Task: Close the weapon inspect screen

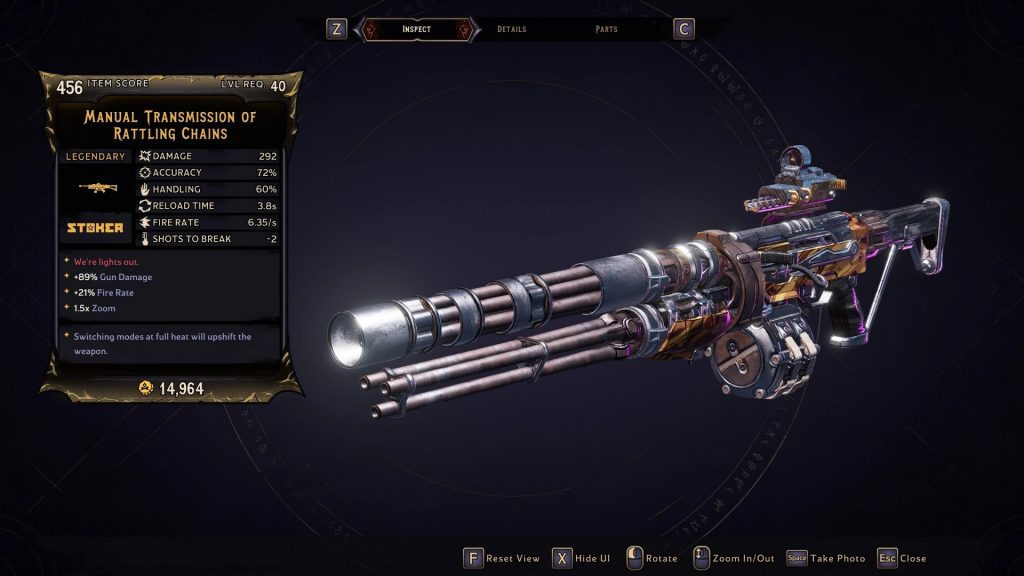Action: coord(901,558)
